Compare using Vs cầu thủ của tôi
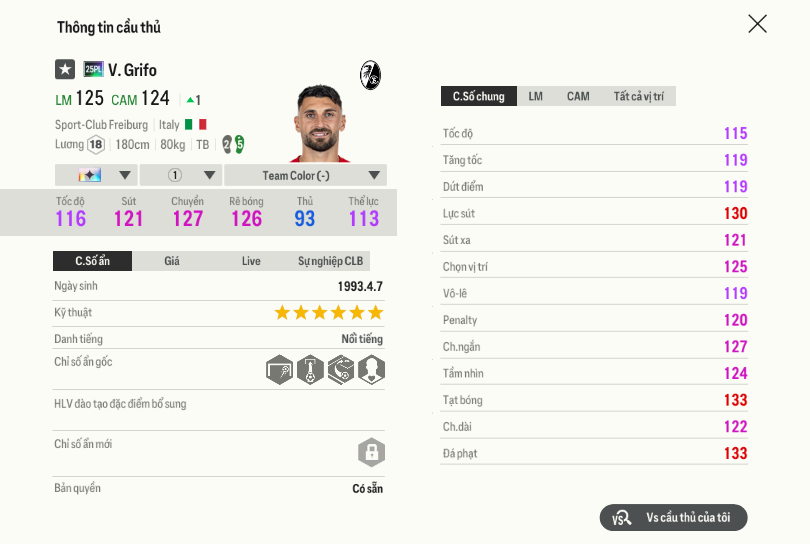Image resolution: width=810 pixels, height=544 pixels. point(673,517)
